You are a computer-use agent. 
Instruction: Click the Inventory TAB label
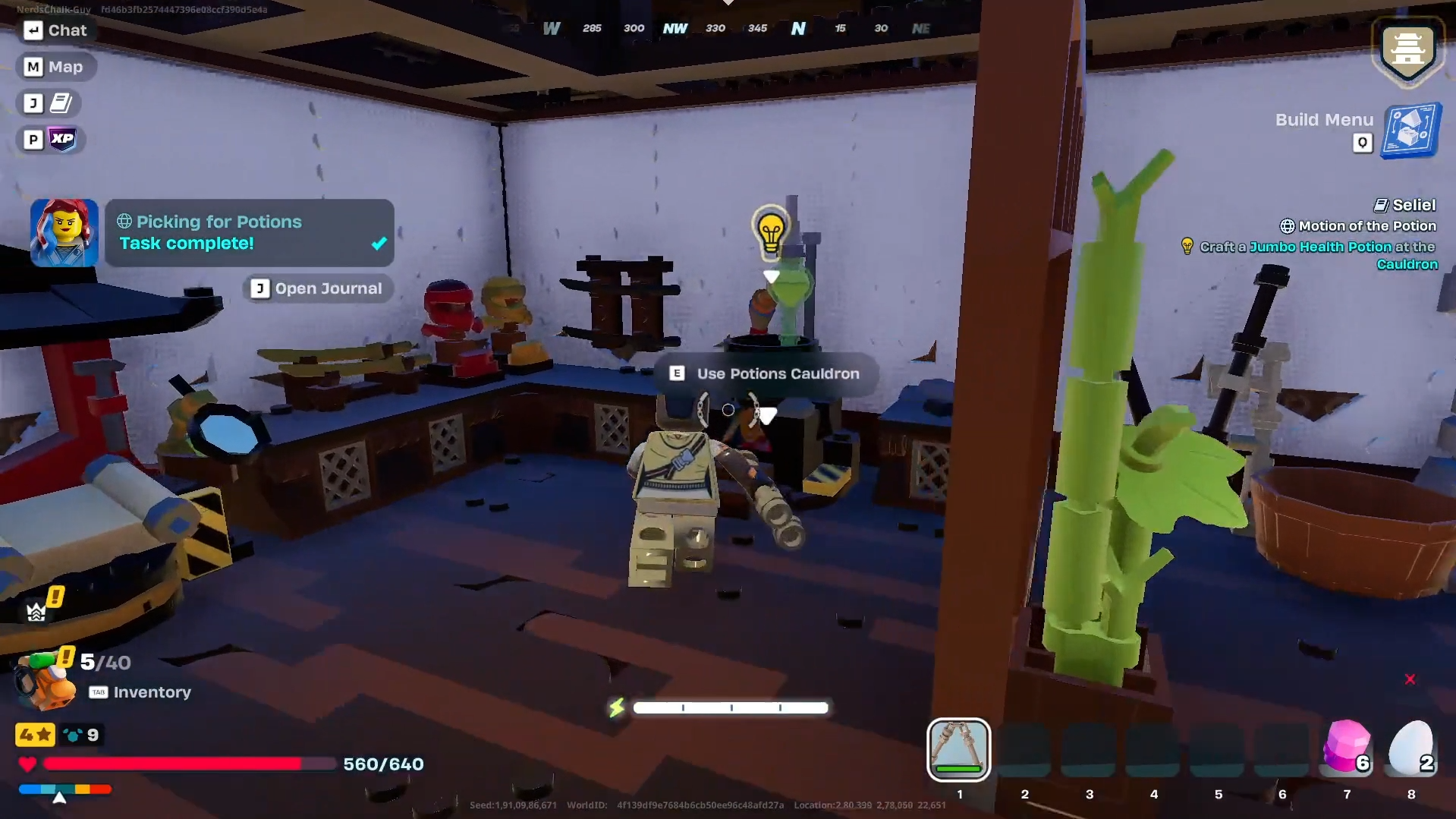(98, 691)
